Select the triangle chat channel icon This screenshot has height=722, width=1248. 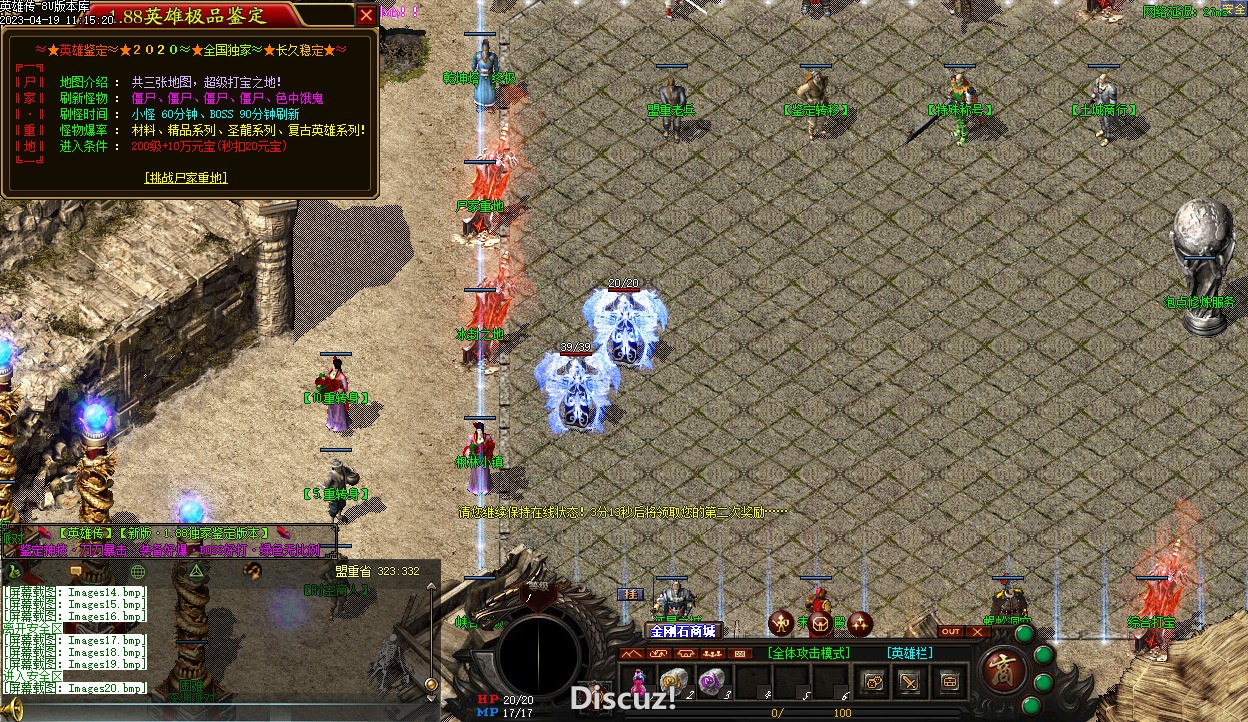click(x=197, y=571)
